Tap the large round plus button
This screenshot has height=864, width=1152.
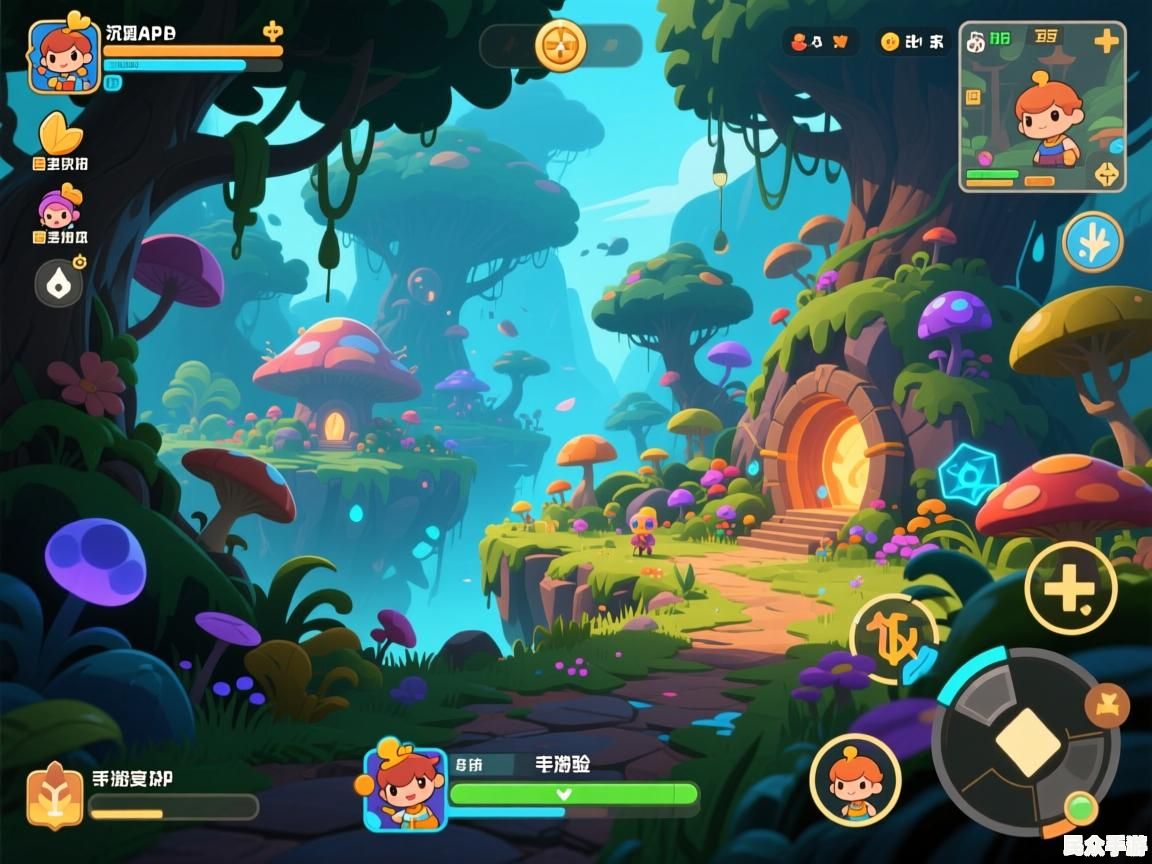[x=1070, y=588]
